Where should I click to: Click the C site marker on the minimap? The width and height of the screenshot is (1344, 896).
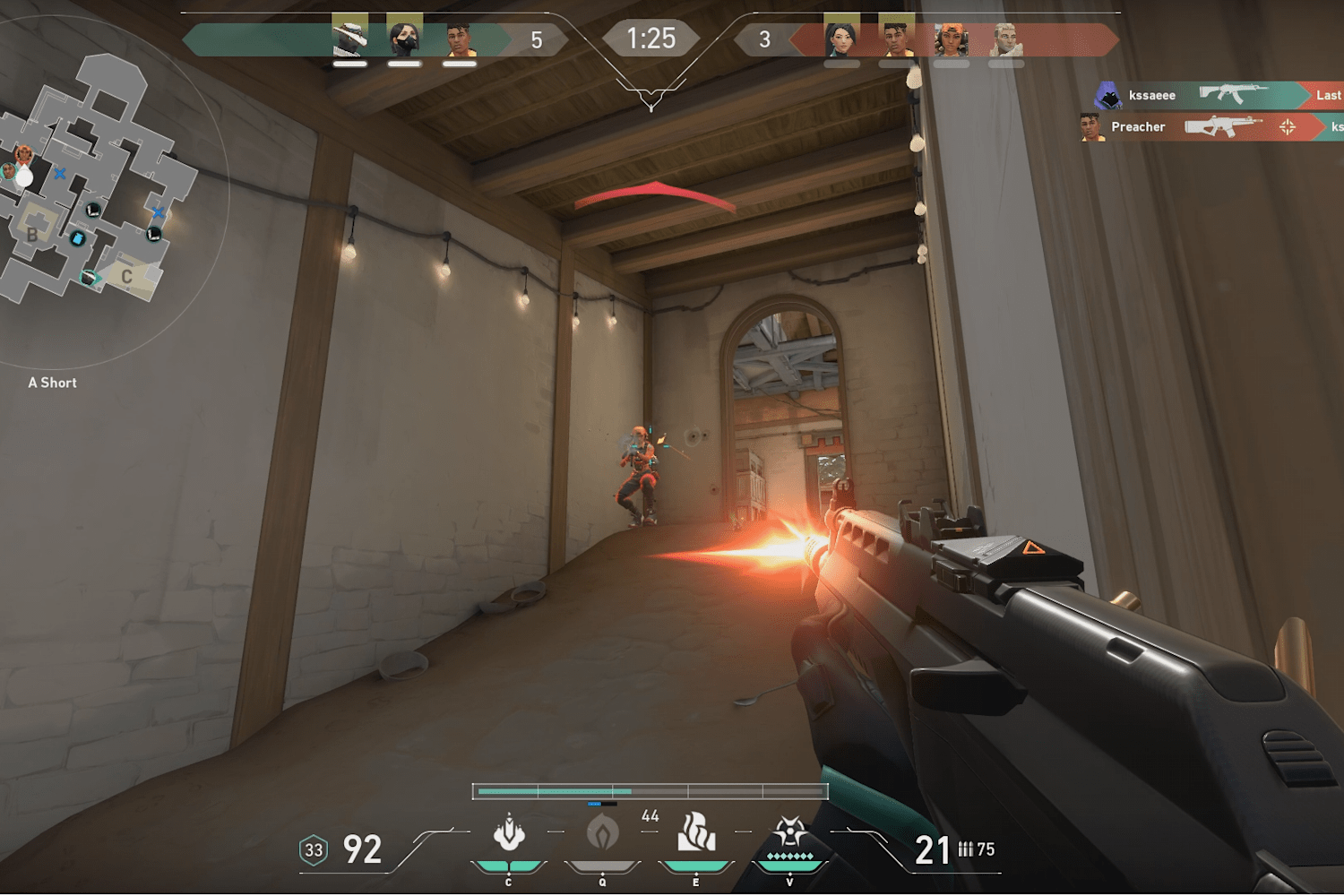[x=127, y=277]
